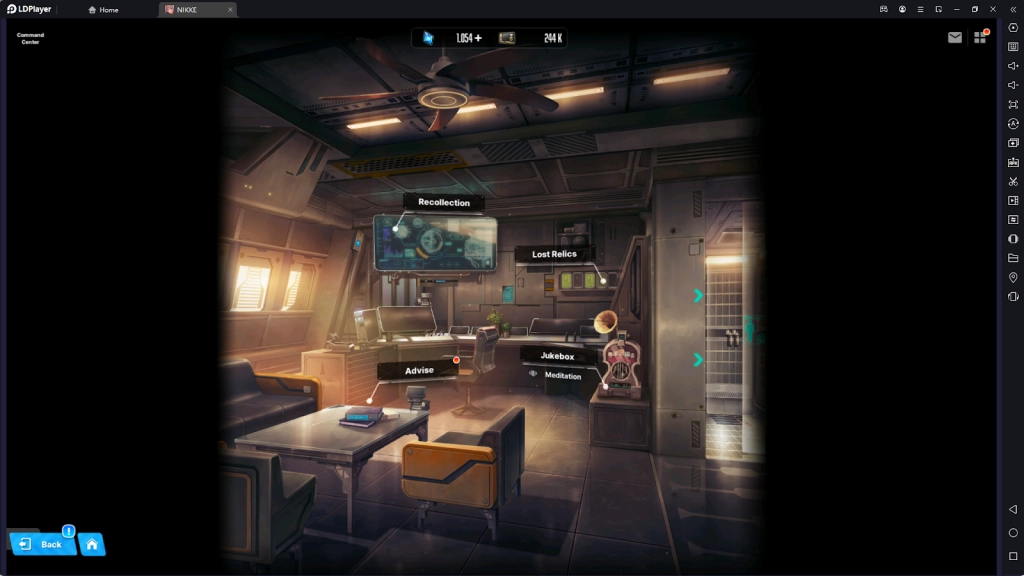Viewport: 1024px width, 576px height.
Task: Select the Lost Relics label
Action: pos(554,254)
